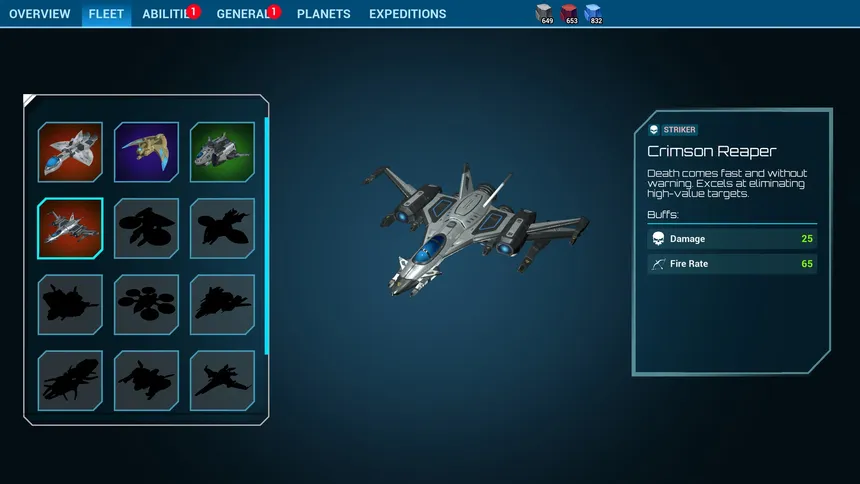The height and width of the screenshot is (484, 860).
Task: Click the red cube resource icon
Action: 569,12
